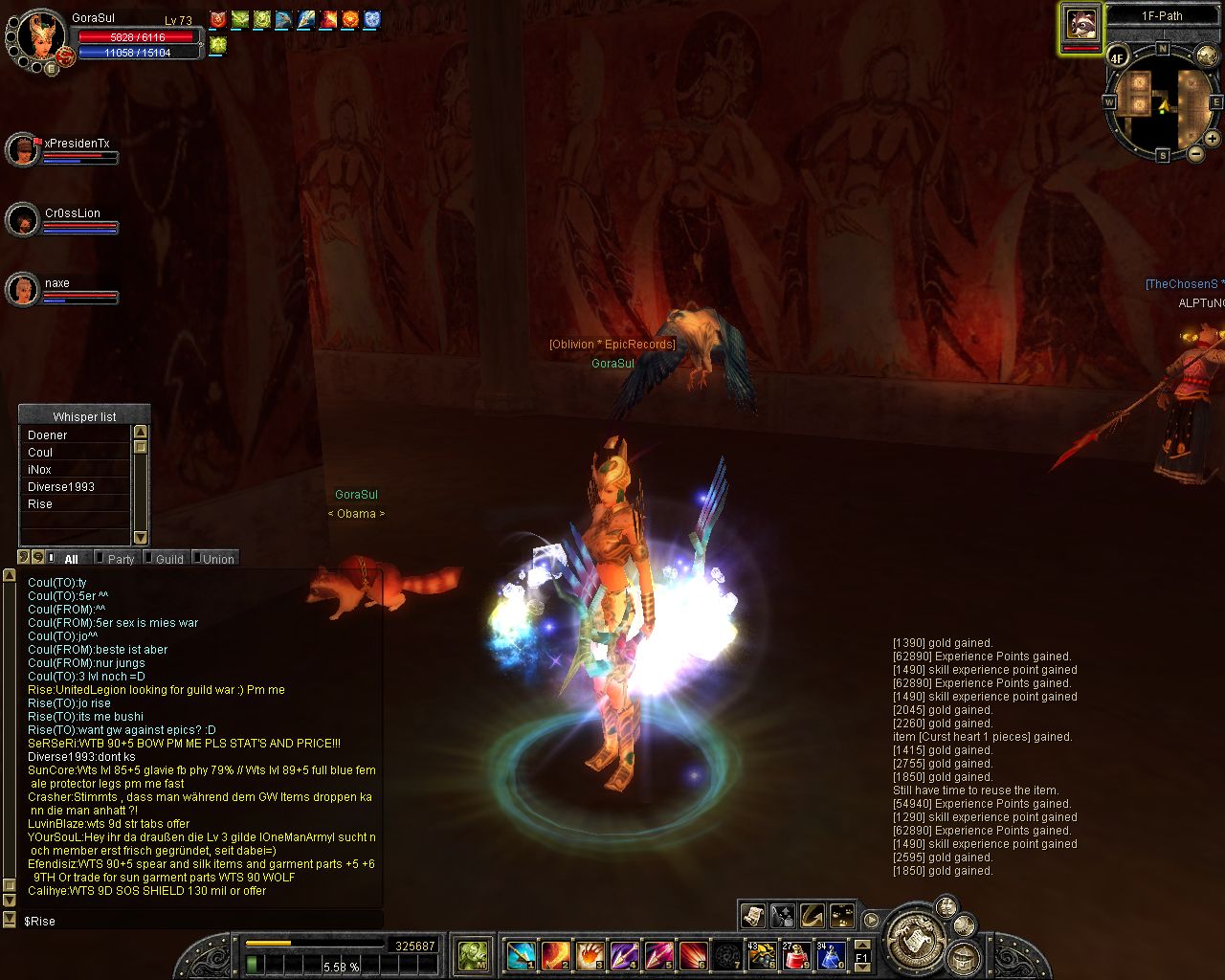Zoom out the minimap with minus button
The width and height of the screenshot is (1225, 980).
click(x=1195, y=153)
